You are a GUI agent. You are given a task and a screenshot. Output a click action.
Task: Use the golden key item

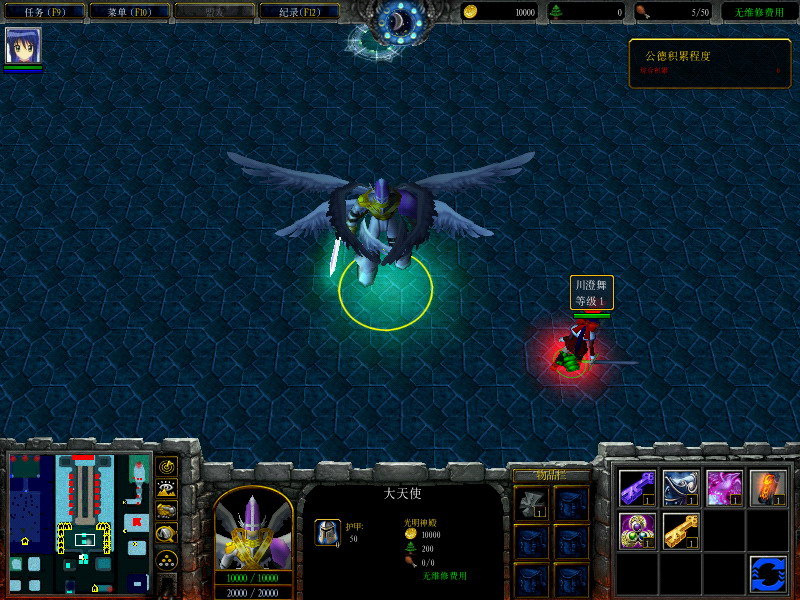680,529
